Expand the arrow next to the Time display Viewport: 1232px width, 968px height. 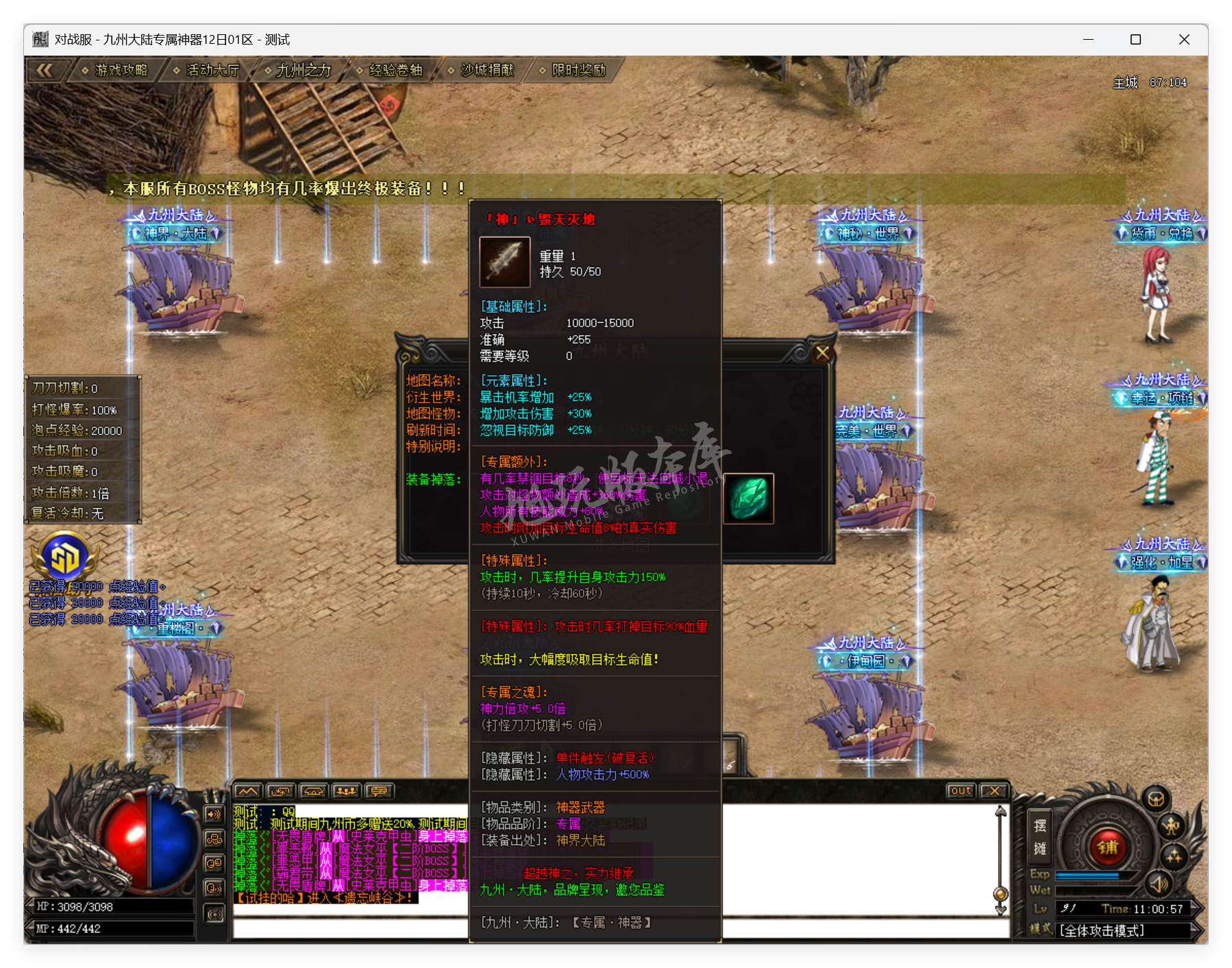coord(1196,908)
